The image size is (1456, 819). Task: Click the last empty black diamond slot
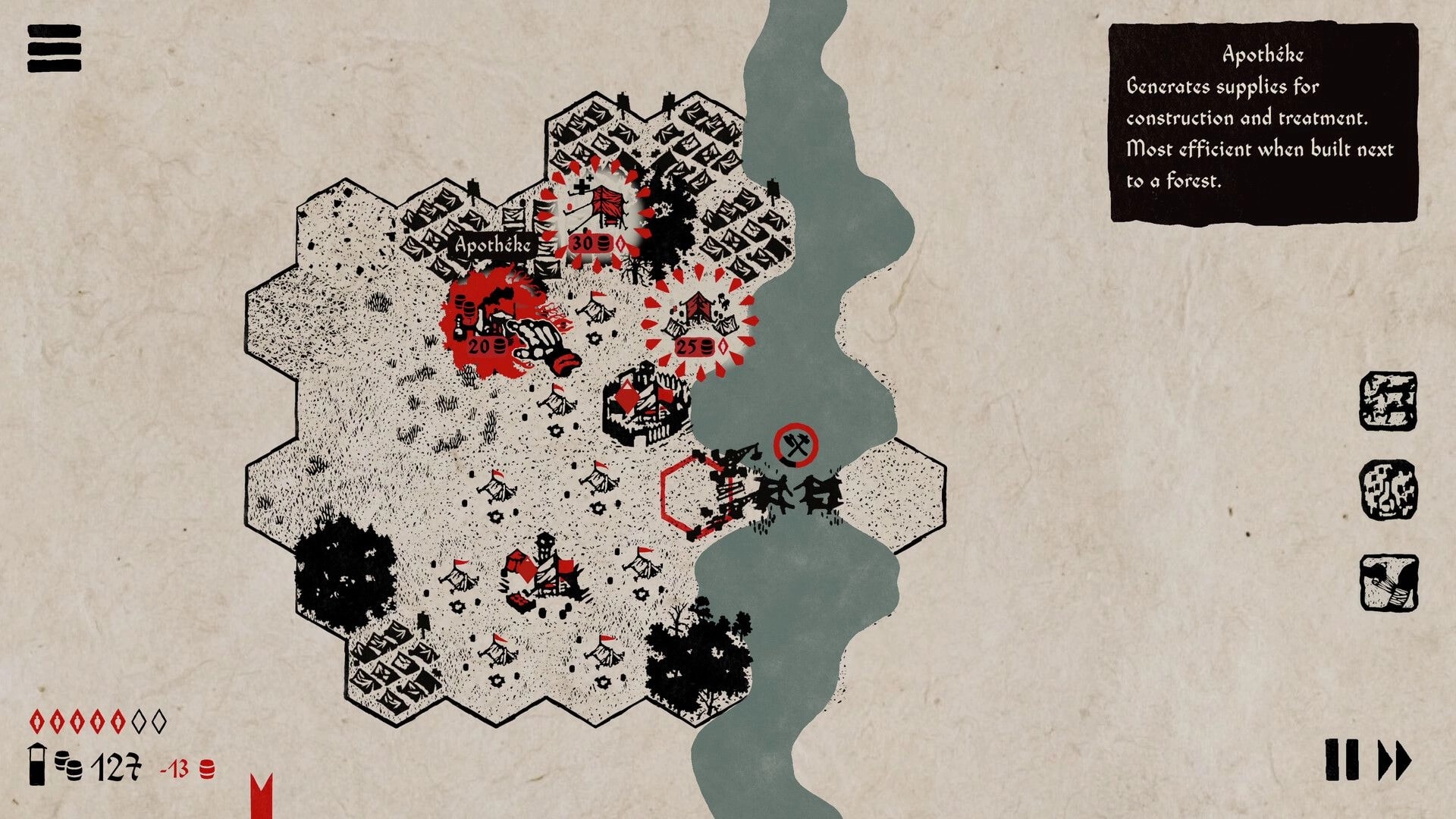tap(159, 722)
